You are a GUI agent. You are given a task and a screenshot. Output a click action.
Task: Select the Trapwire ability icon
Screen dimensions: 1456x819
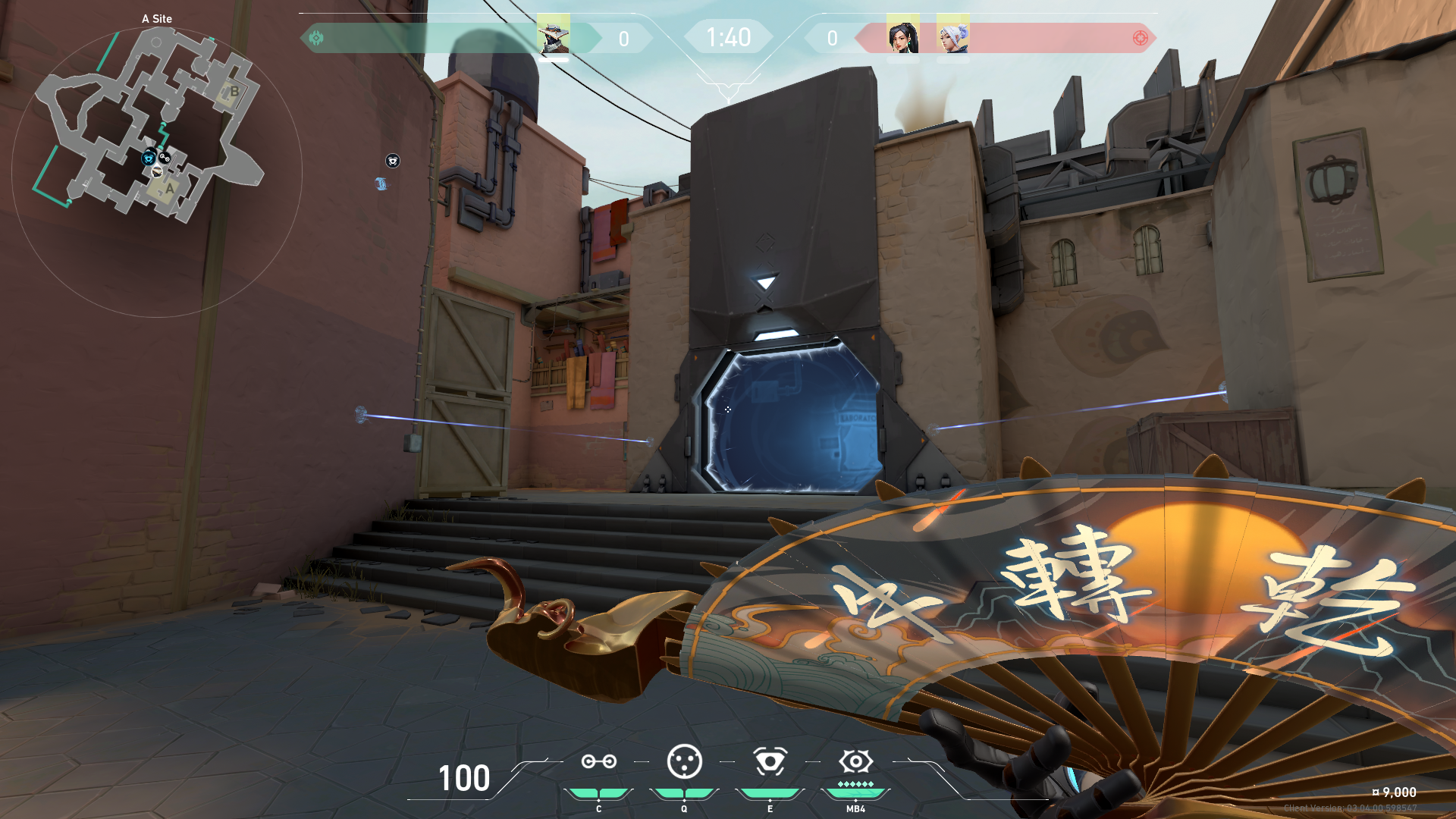tap(598, 761)
